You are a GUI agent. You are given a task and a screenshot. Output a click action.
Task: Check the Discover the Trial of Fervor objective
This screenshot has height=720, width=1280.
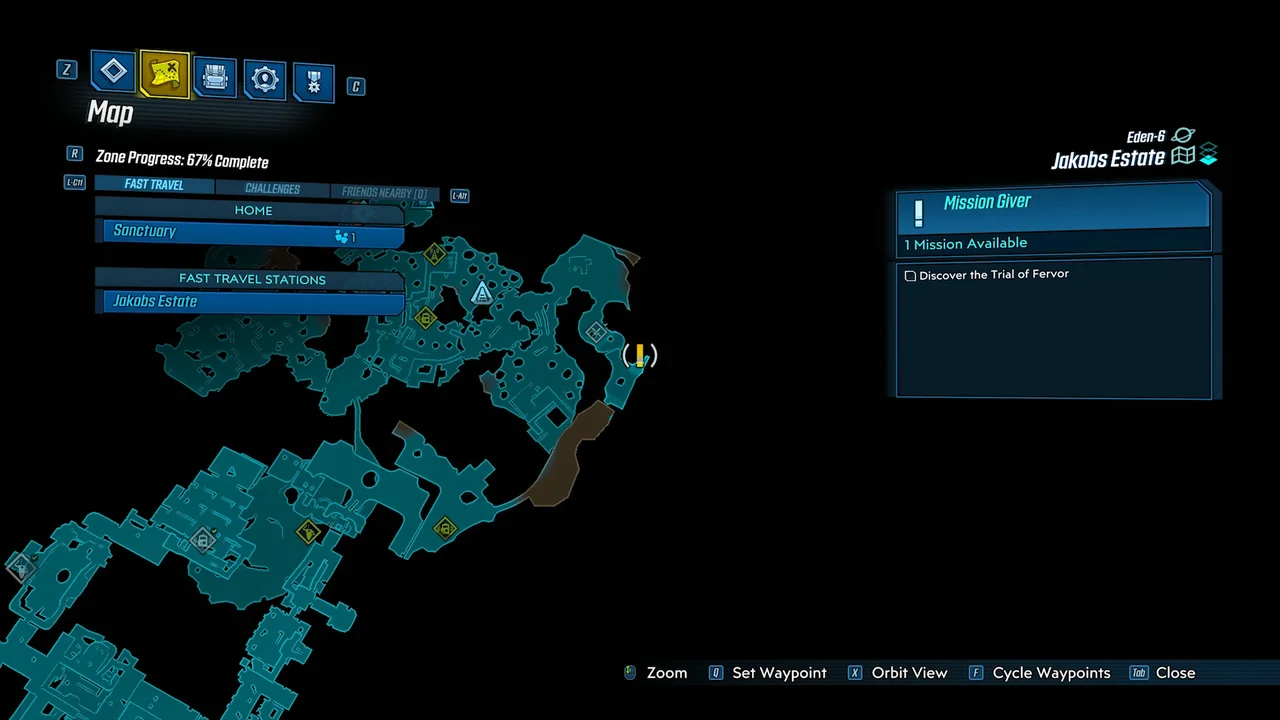910,275
